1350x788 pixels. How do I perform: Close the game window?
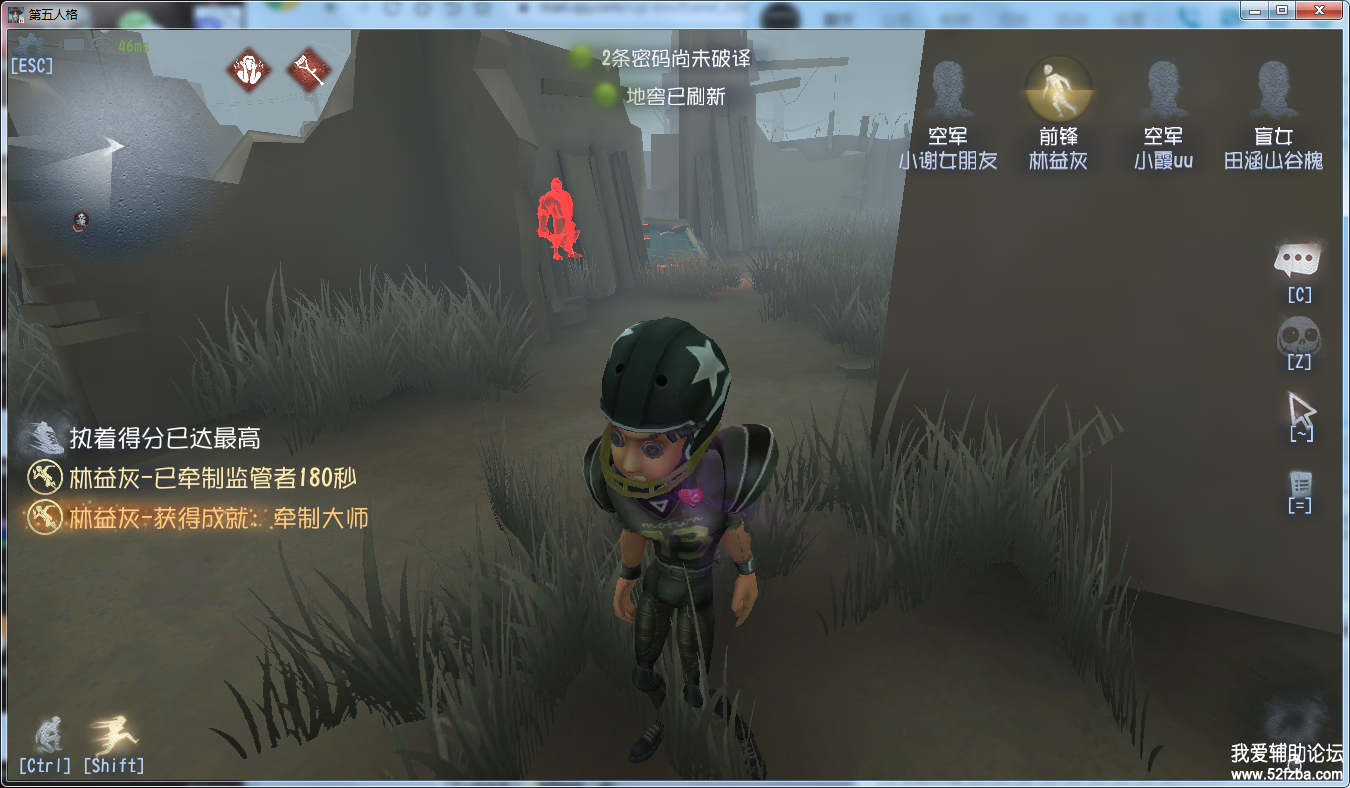point(1320,10)
